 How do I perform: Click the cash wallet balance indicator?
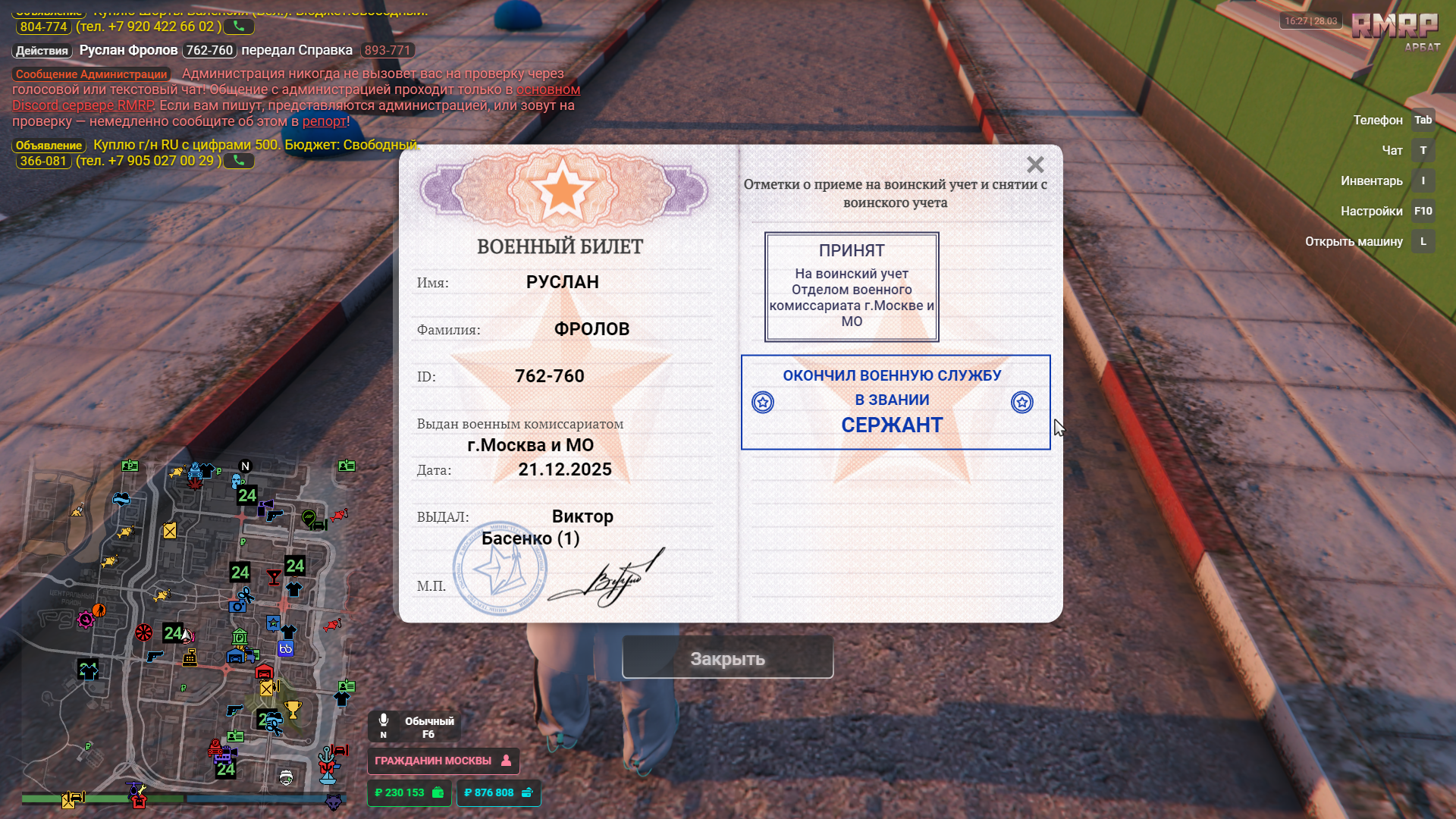409,792
